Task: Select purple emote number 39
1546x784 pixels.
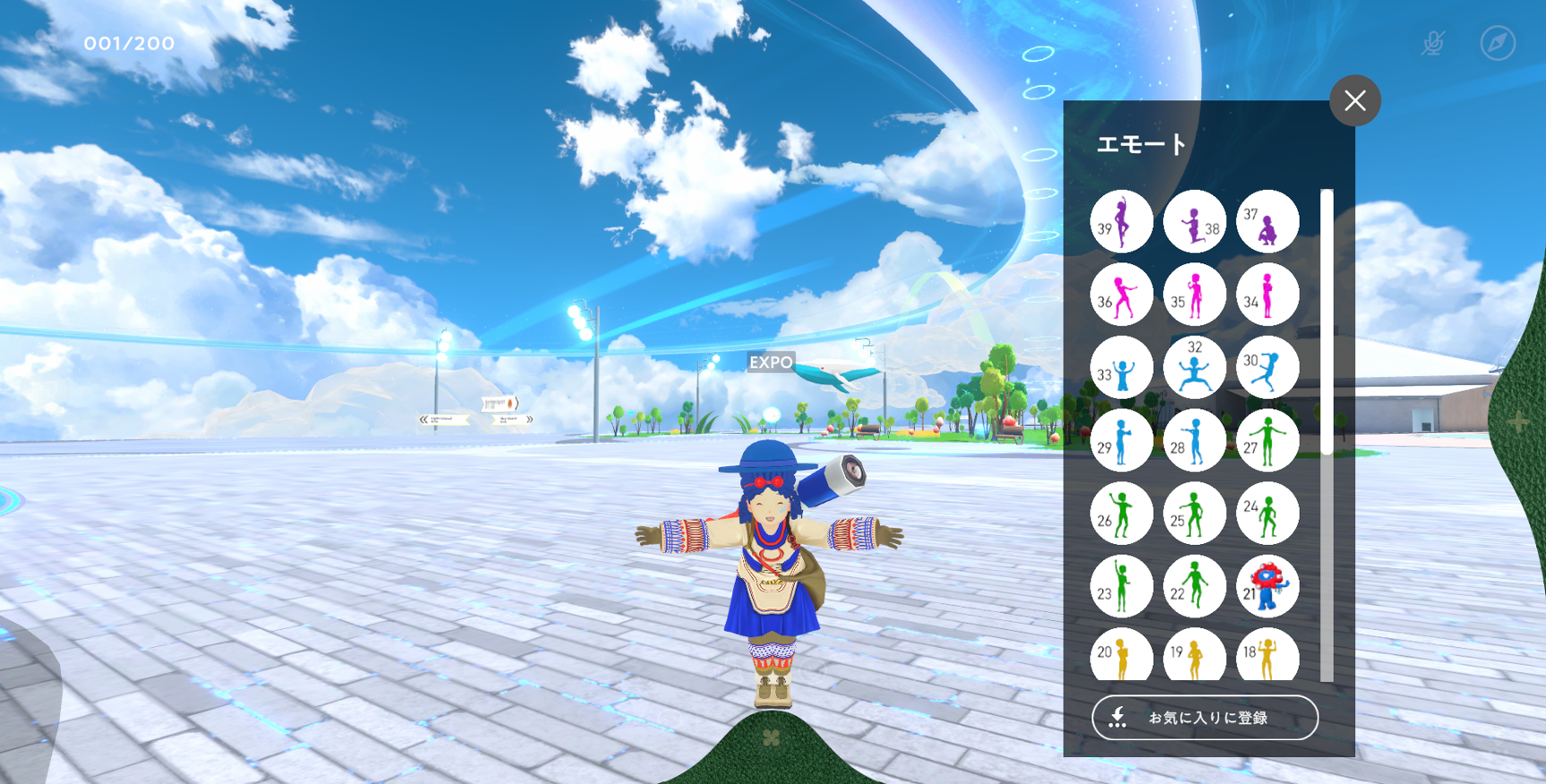Action: click(x=1121, y=221)
